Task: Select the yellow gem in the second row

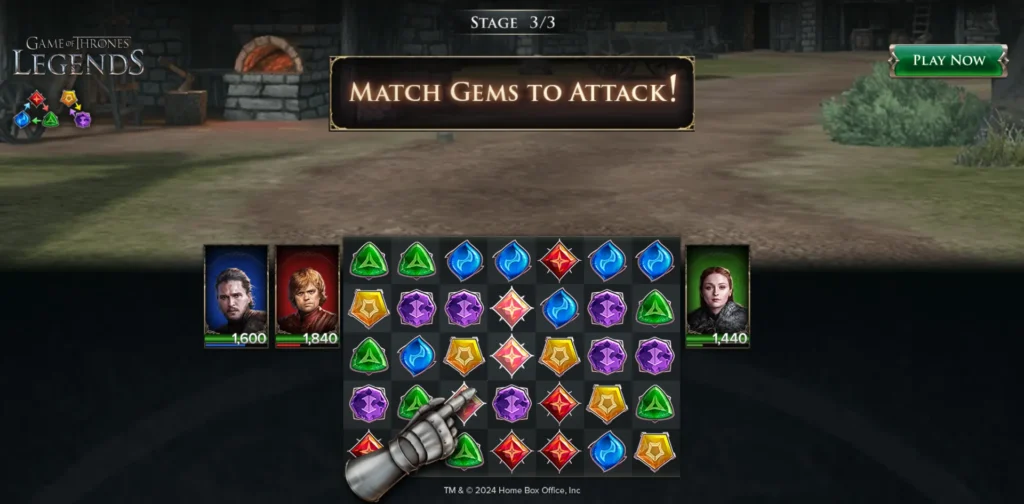Action: pos(368,308)
